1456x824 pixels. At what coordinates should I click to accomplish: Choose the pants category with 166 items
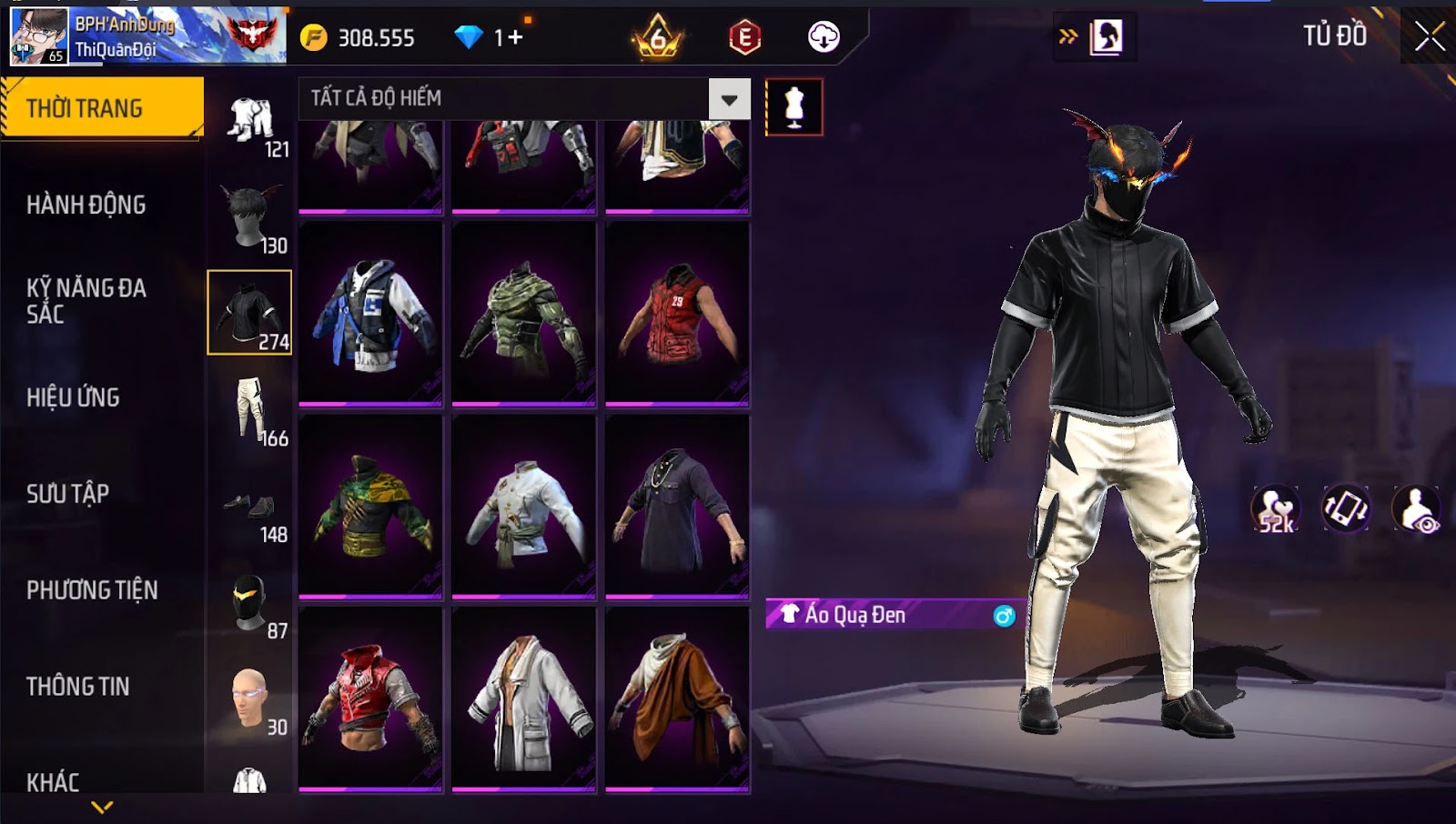[249, 409]
